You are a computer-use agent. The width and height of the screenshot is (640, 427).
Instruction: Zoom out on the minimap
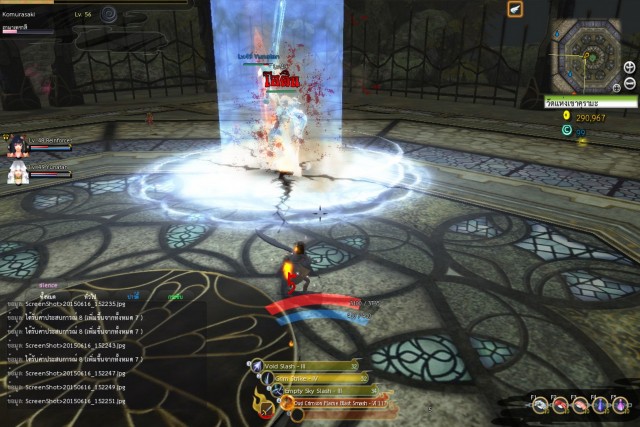(x=629, y=82)
